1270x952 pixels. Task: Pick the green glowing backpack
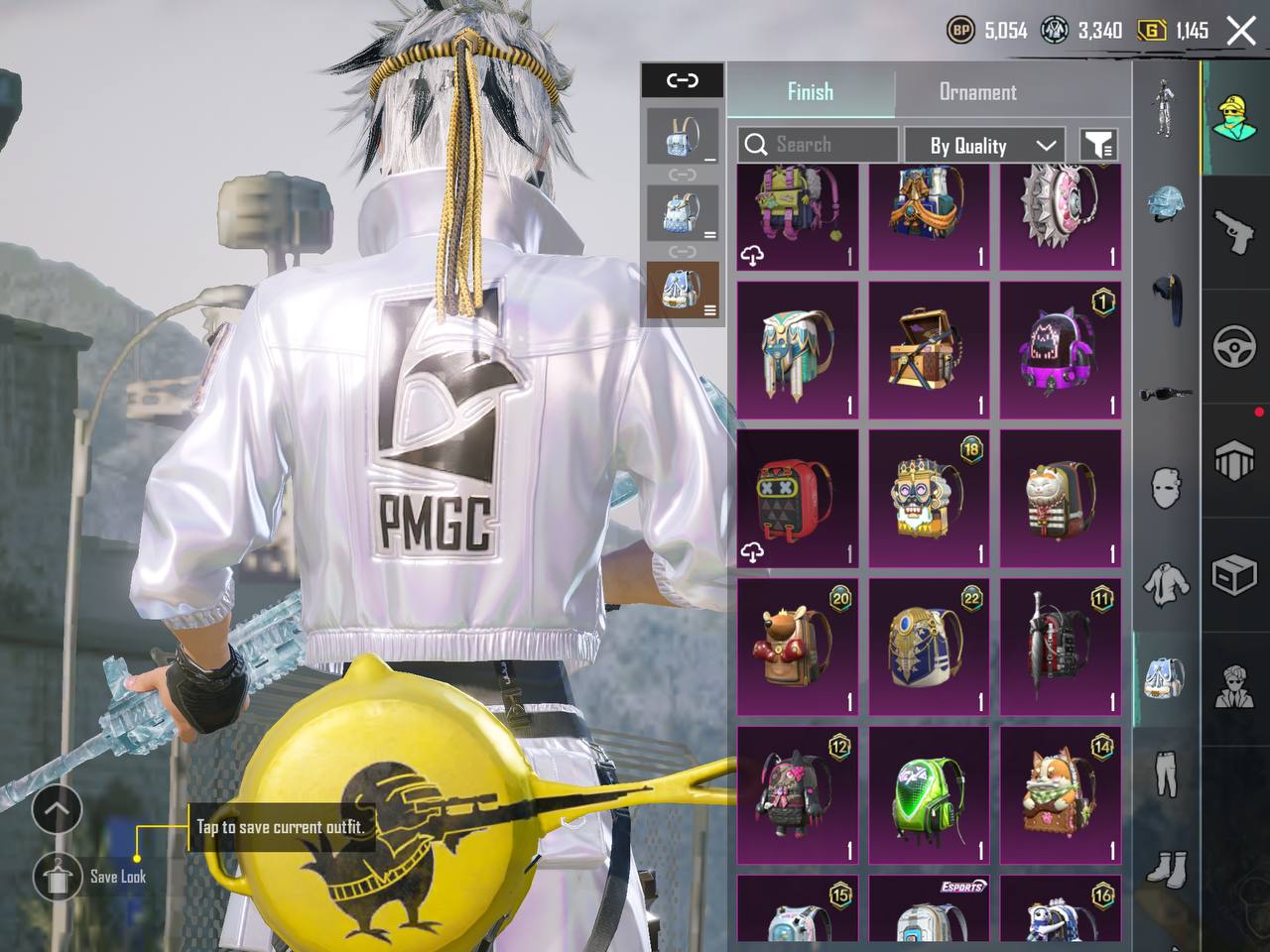[929, 795]
